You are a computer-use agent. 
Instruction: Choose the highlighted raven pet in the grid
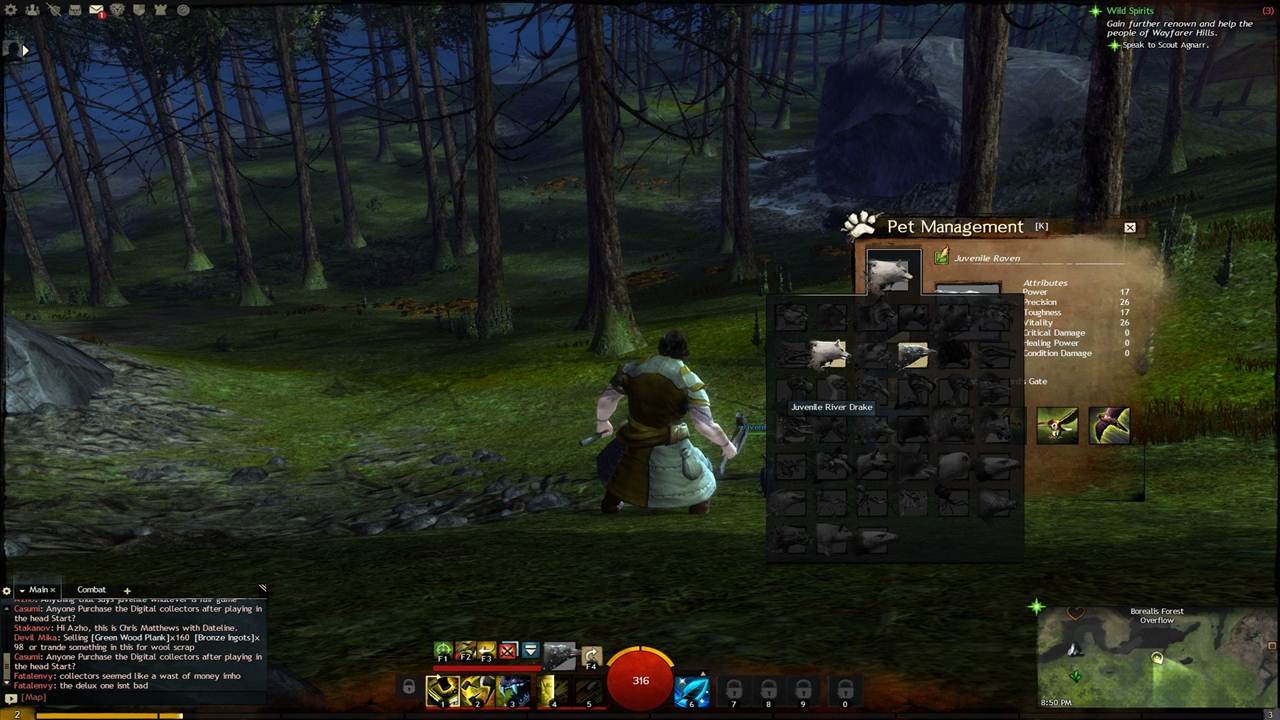point(912,354)
